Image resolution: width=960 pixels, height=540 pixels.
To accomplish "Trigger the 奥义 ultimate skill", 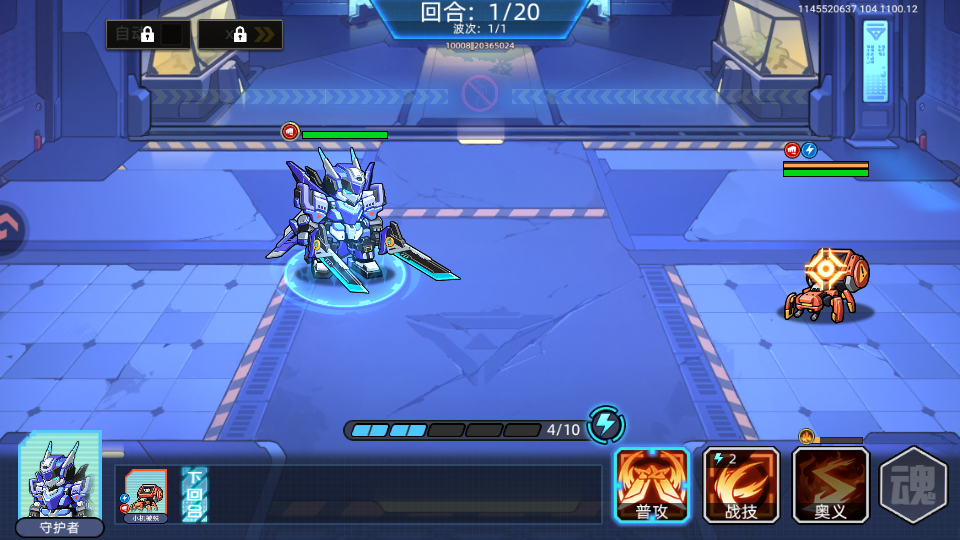I will point(830,484).
